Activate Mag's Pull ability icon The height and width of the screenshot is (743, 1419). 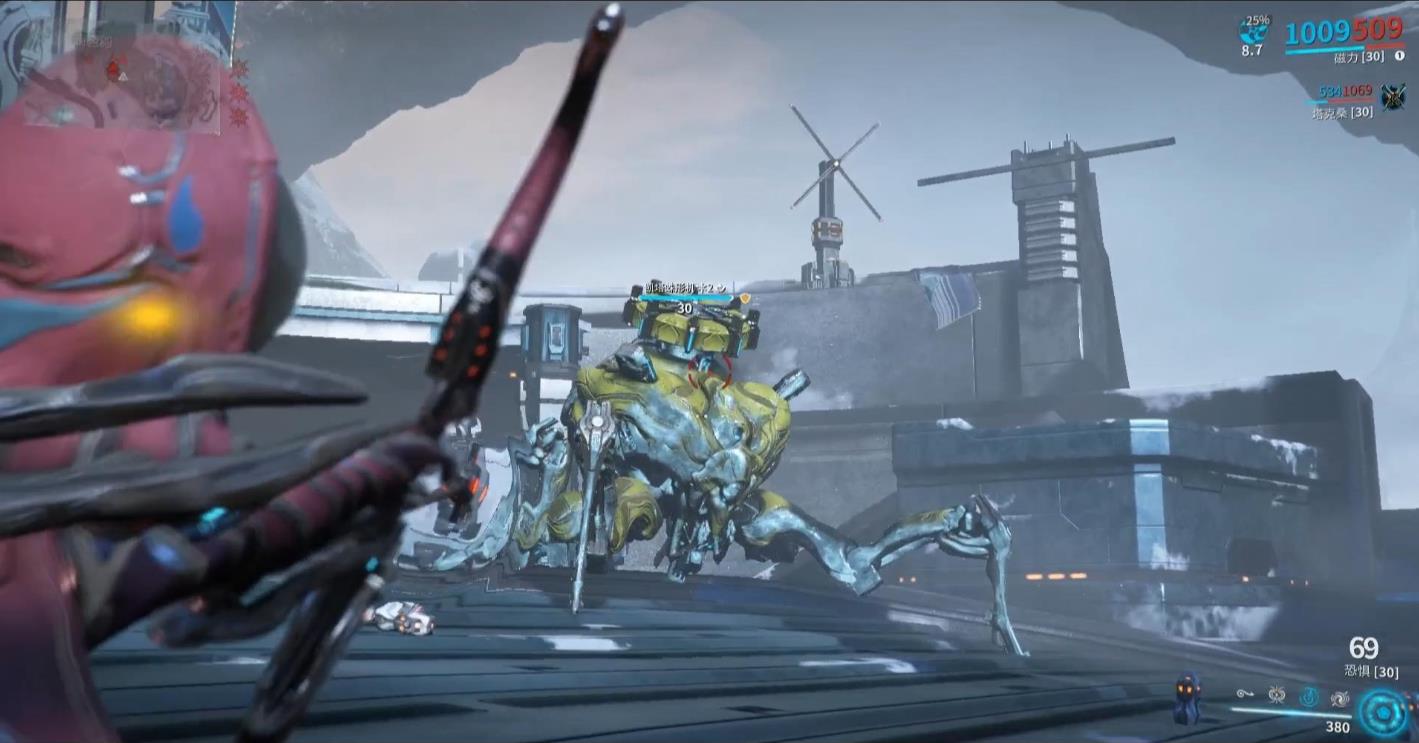(1245, 693)
